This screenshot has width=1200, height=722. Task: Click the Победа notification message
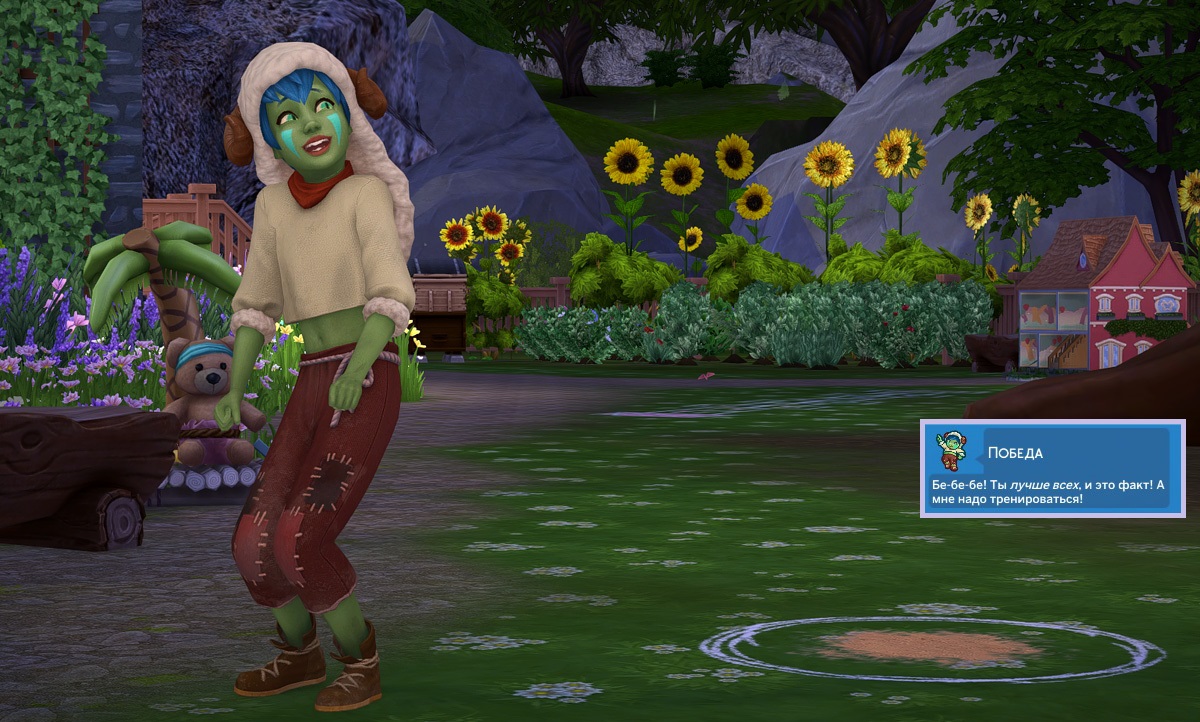(1051, 491)
